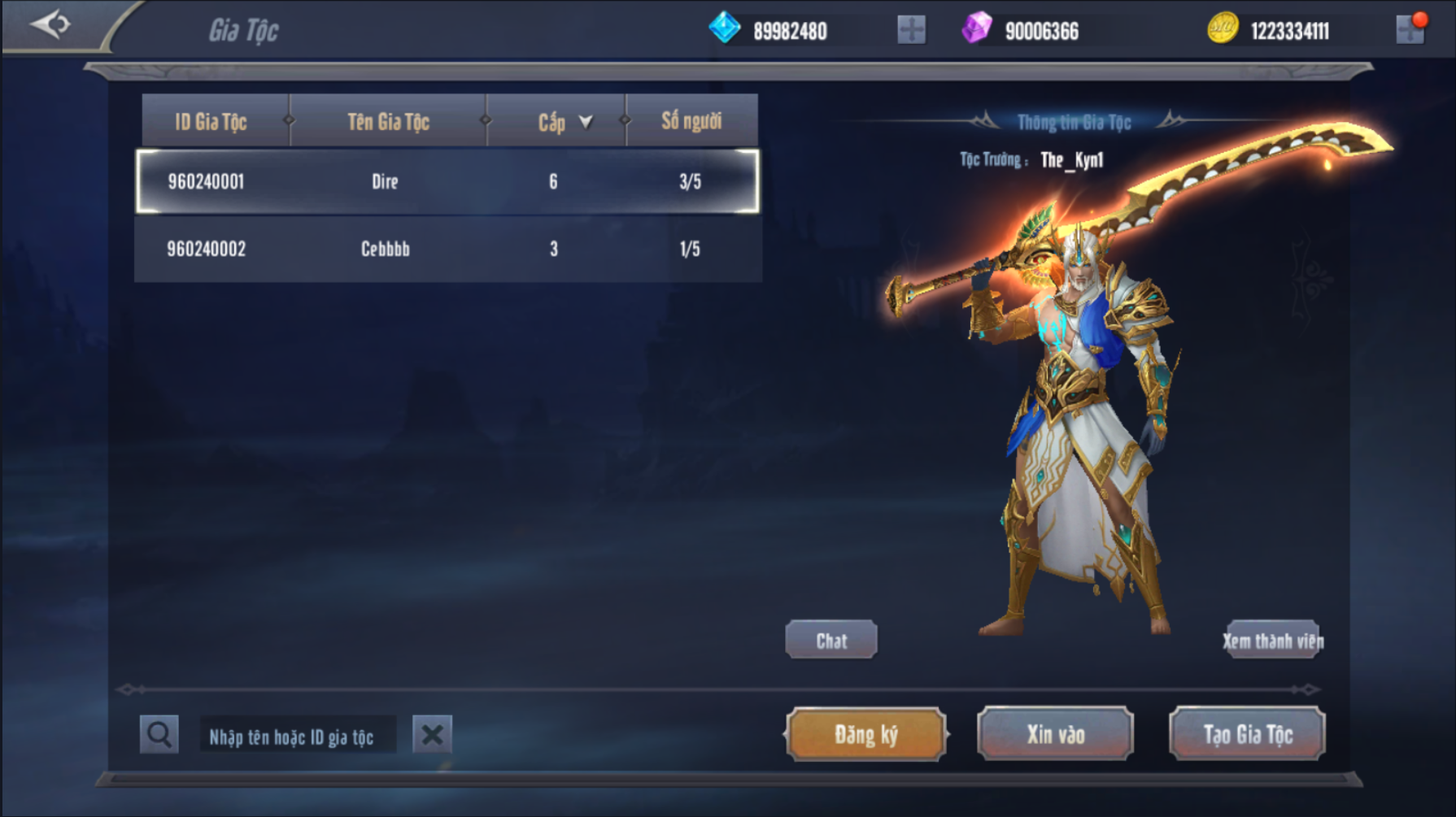This screenshot has height=817, width=1456.
Task: Click the magnifying glass search button
Action: click(x=159, y=735)
